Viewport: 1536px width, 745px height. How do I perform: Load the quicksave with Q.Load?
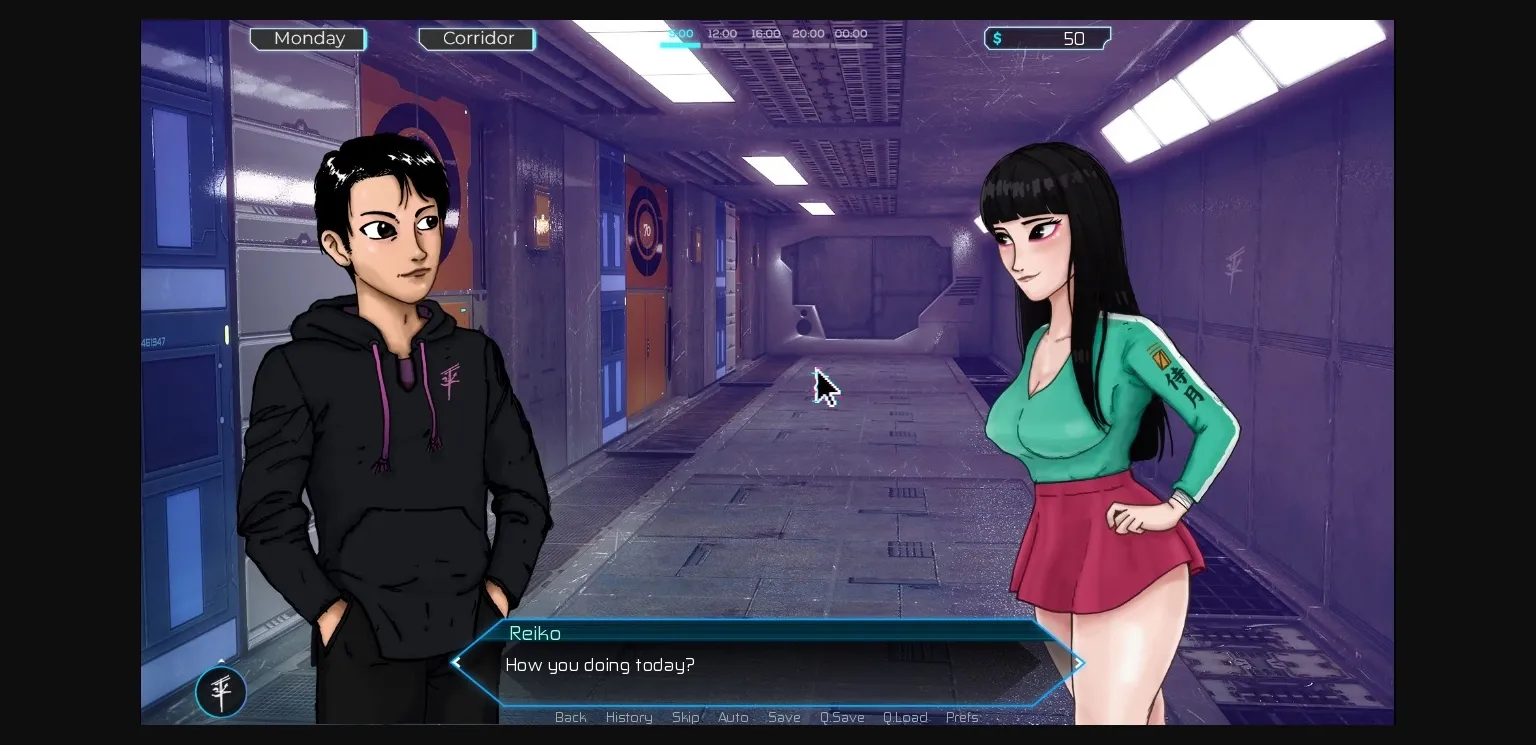905,717
